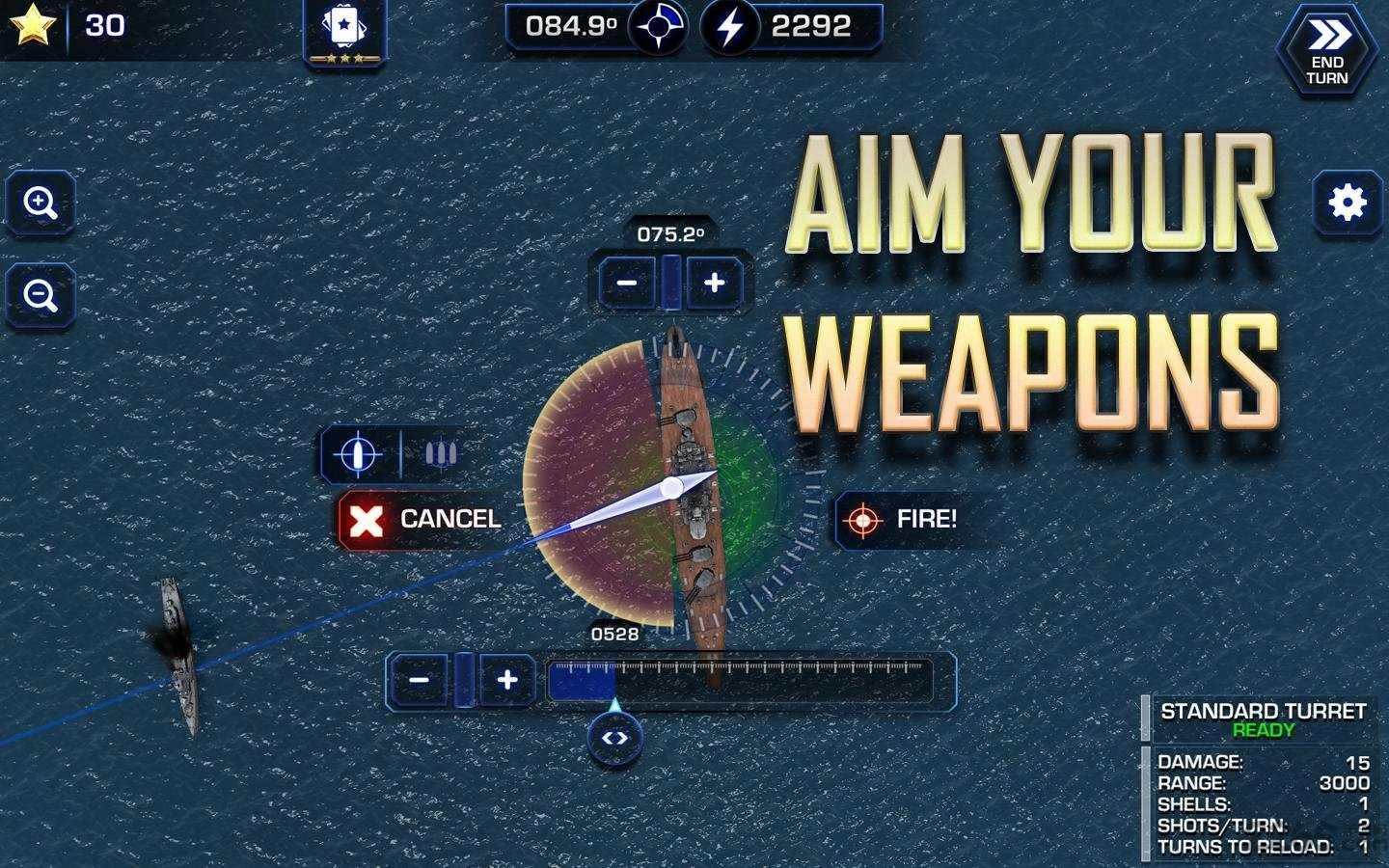Fire the selected turret
The image size is (1389, 868).
pos(907,520)
